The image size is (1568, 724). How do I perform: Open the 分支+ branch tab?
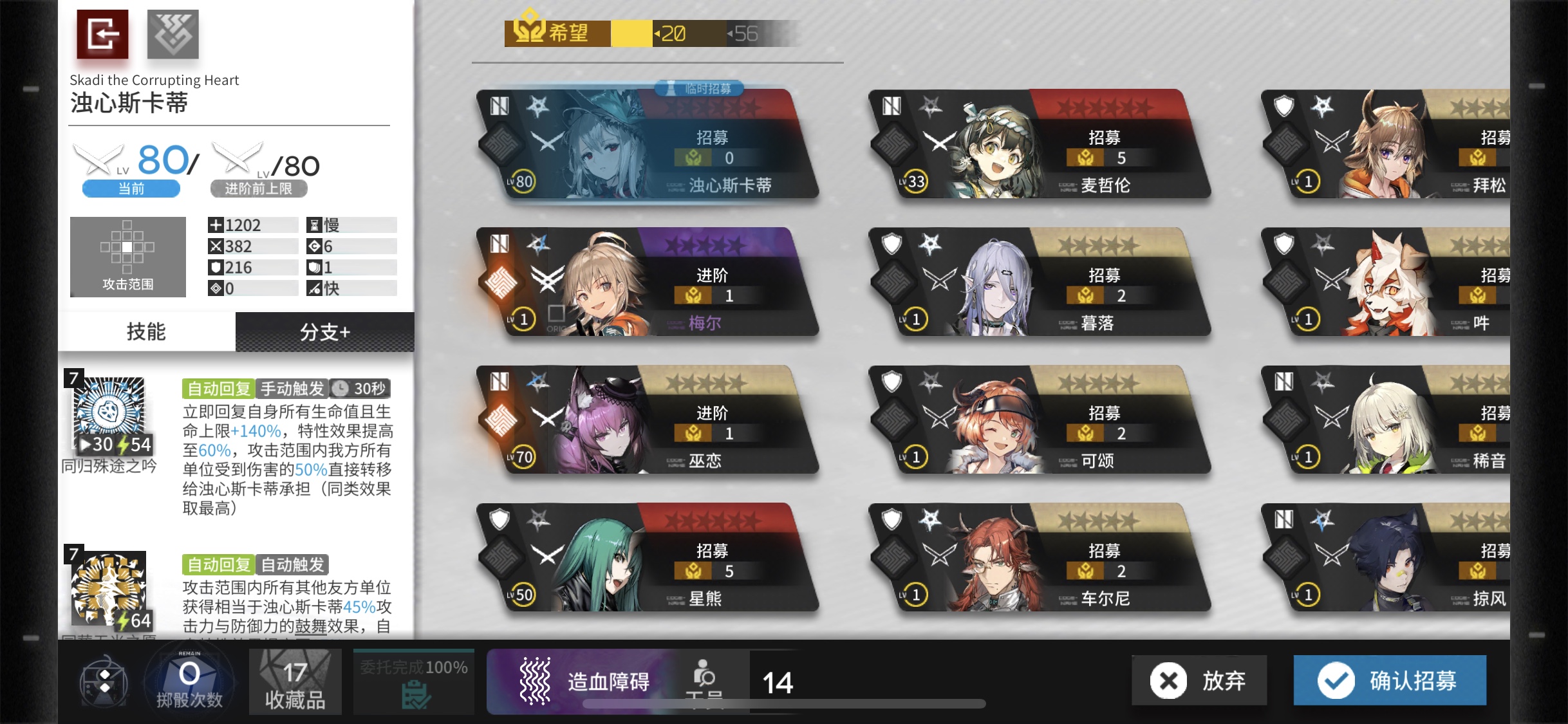click(324, 331)
